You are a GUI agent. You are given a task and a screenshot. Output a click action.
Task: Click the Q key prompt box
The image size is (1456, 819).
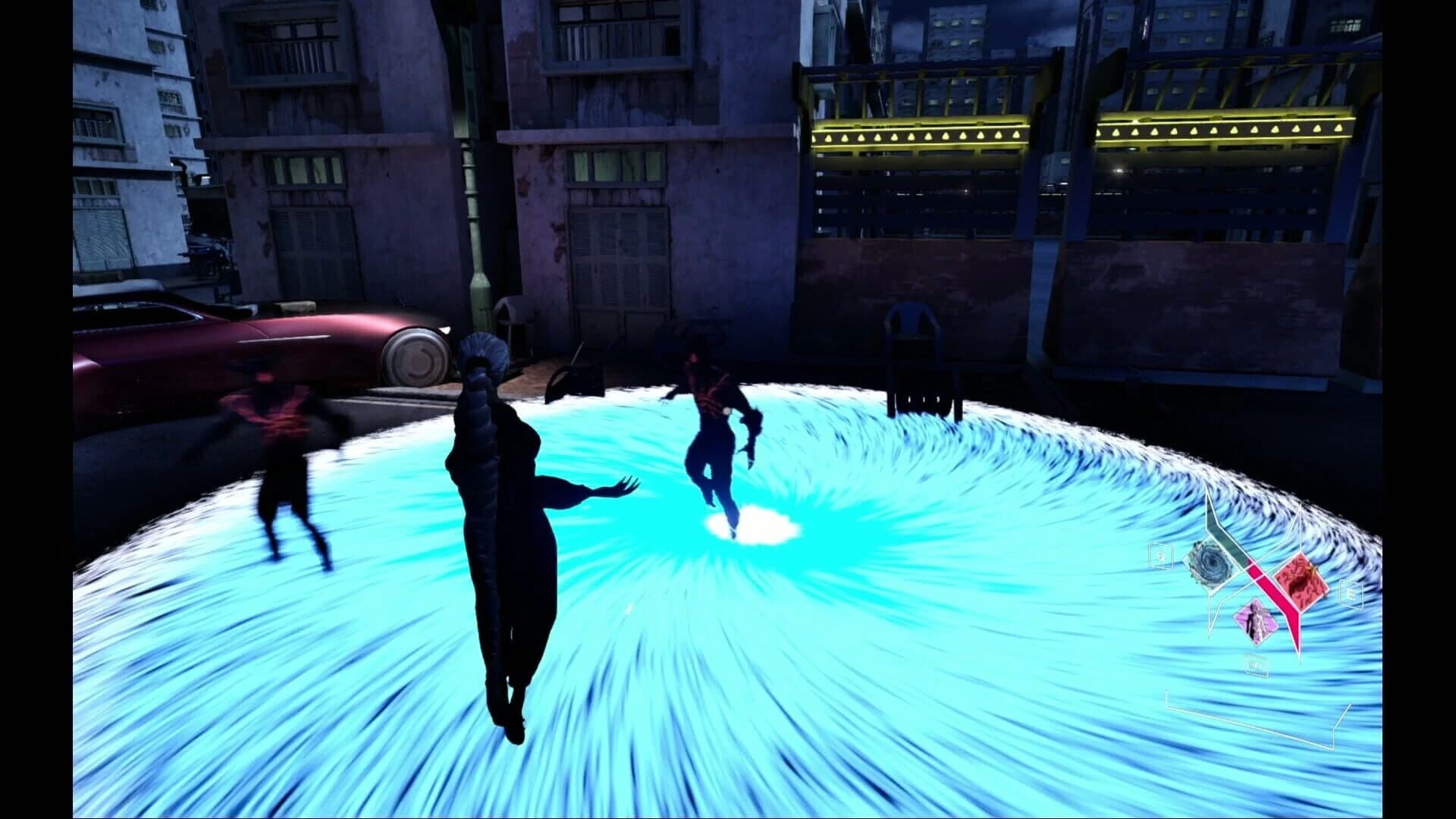(1160, 556)
